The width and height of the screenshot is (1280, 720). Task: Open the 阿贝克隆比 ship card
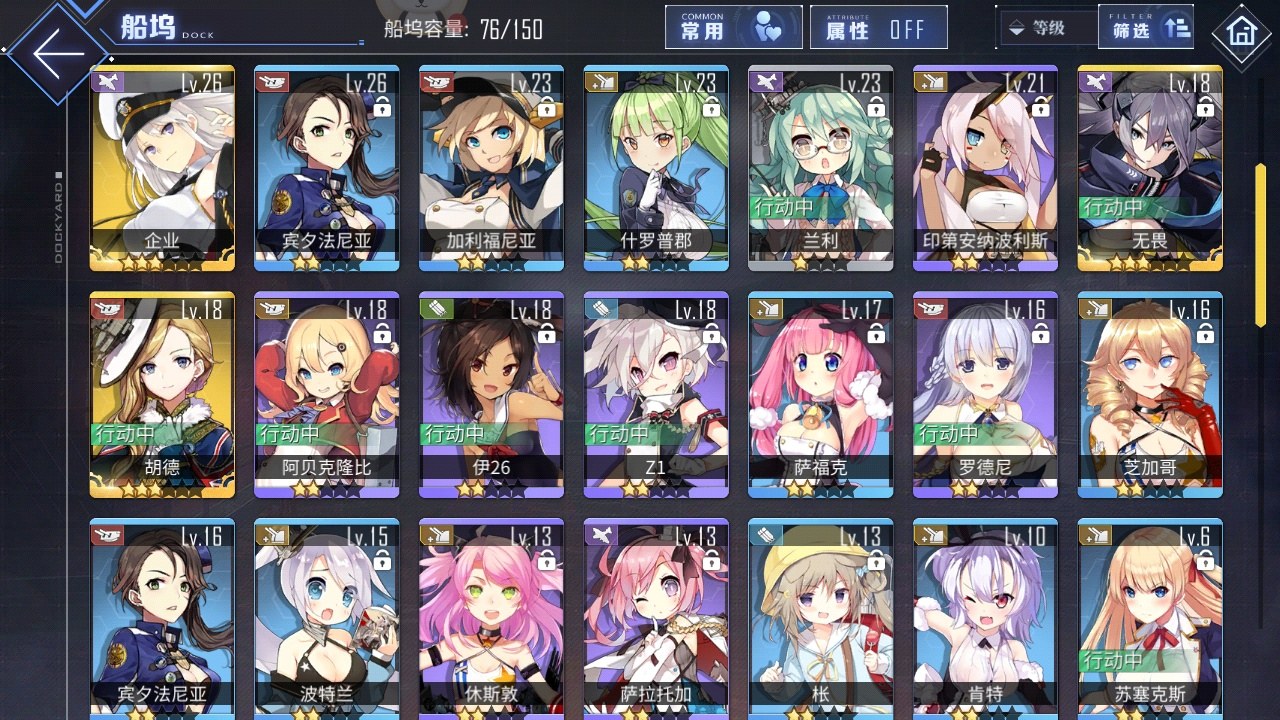pos(327,394)
